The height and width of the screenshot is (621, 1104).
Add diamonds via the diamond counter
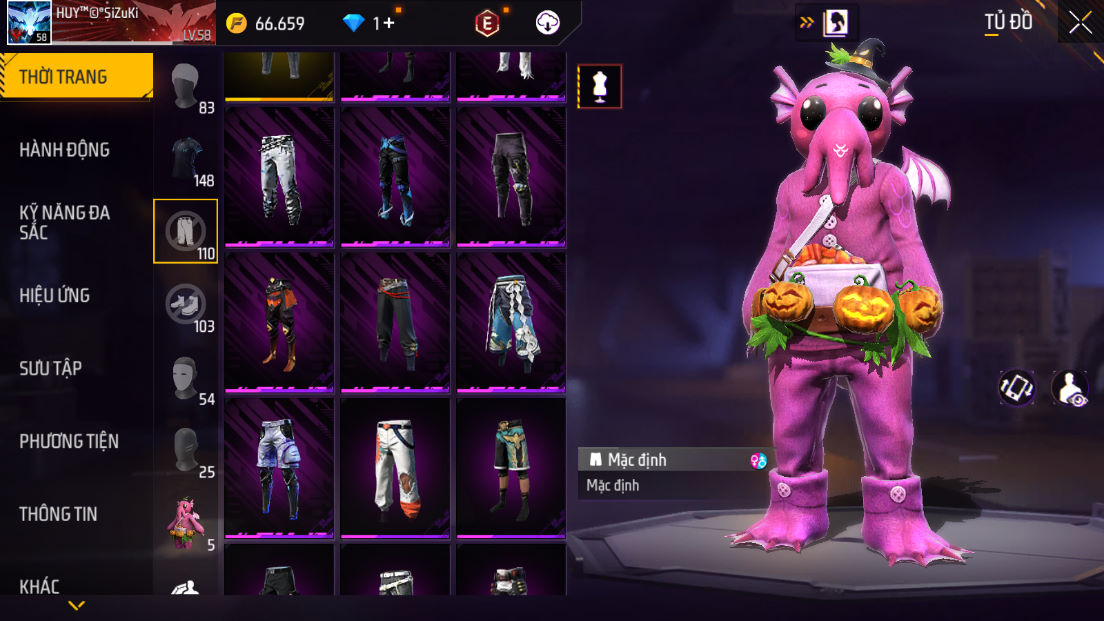371,23
